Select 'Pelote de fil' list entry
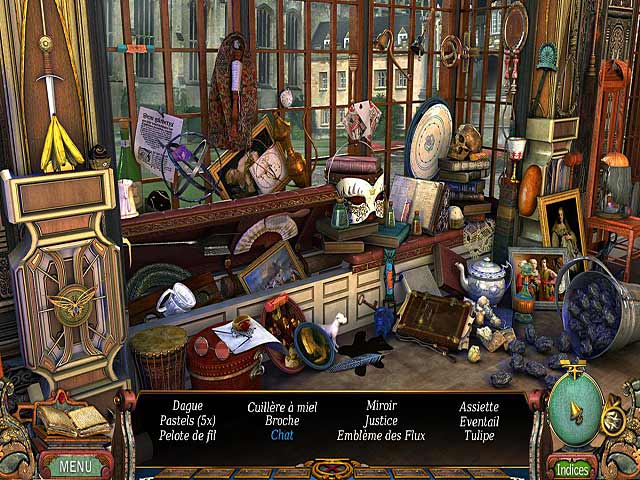The width and height of the screenshot is (640, 480). 187,435
